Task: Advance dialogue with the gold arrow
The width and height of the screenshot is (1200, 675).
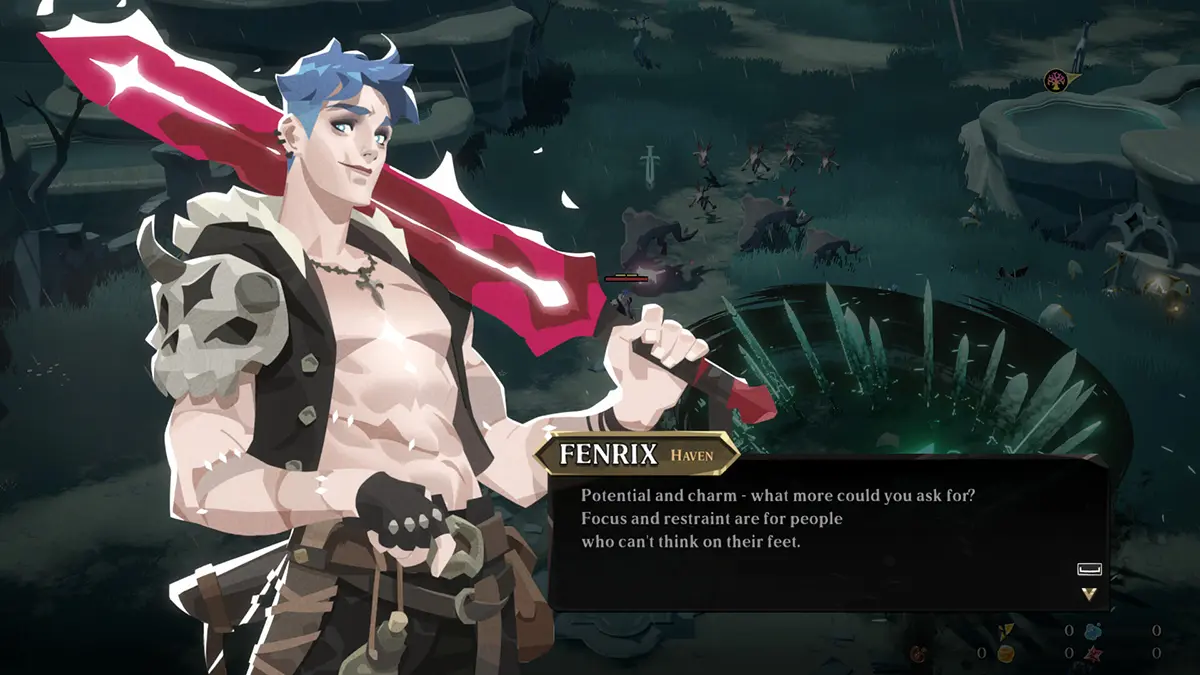Action: click(x=1089, y=593)
